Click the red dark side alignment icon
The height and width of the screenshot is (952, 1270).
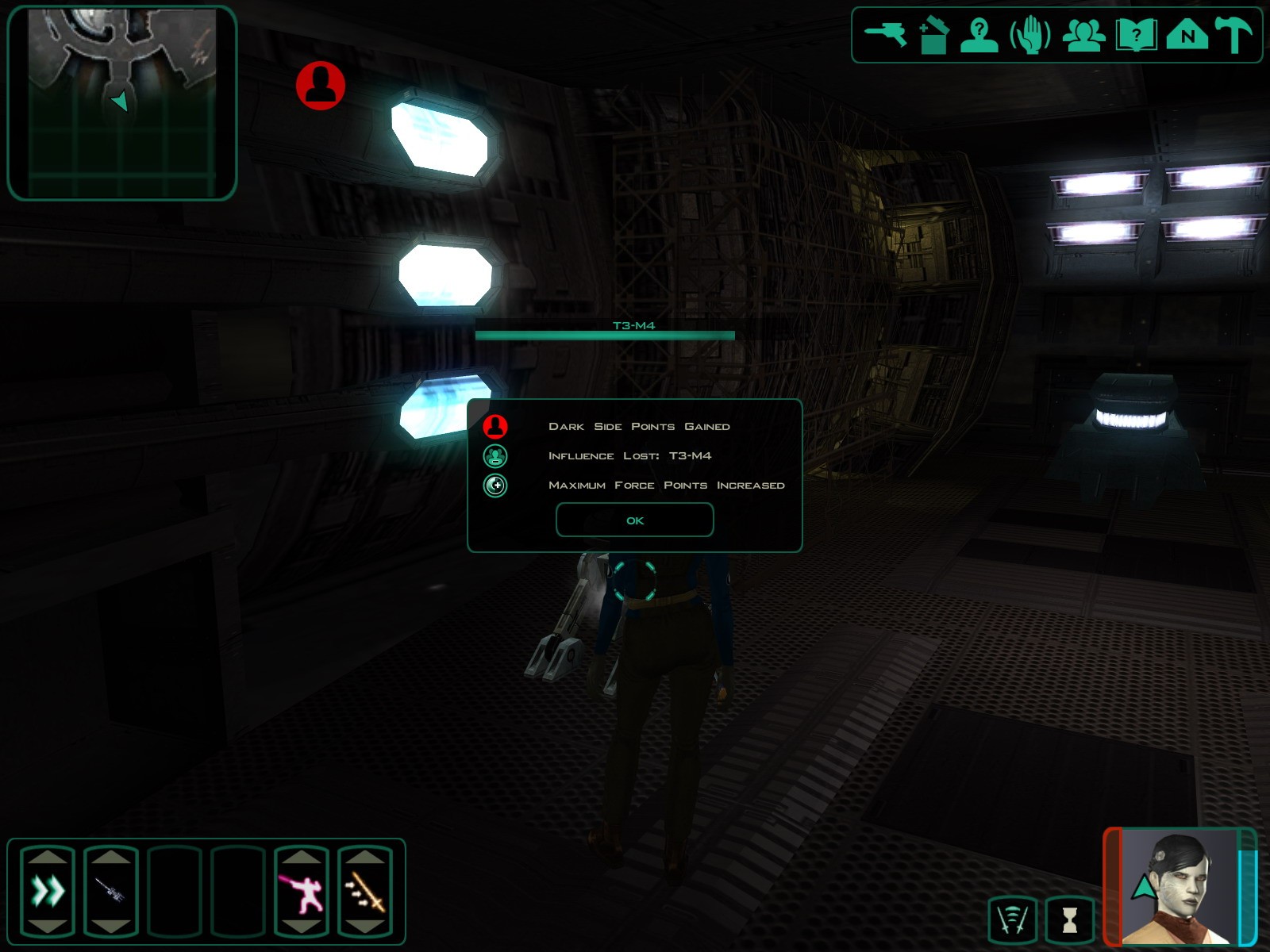click(x=321, y=86)
